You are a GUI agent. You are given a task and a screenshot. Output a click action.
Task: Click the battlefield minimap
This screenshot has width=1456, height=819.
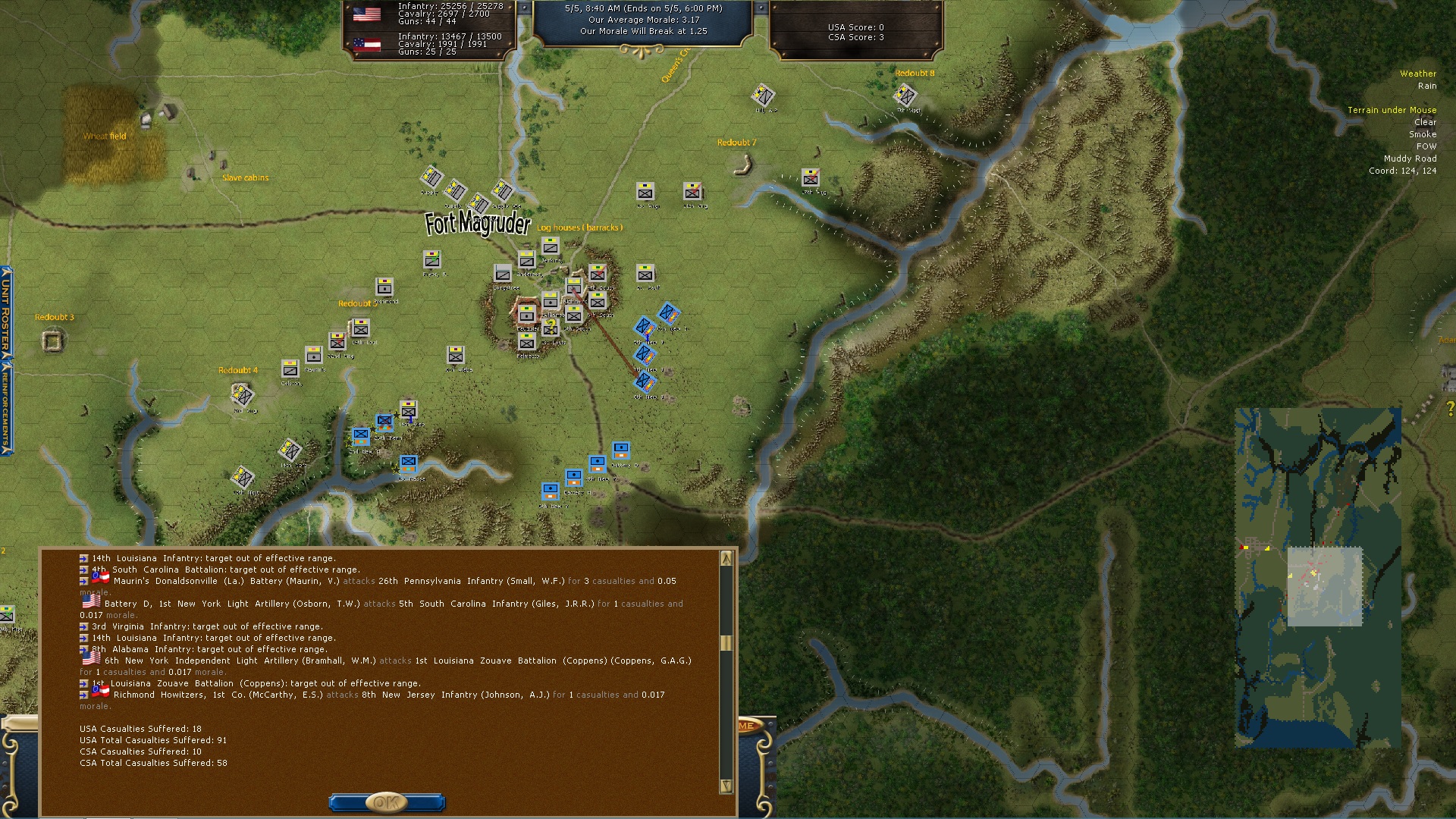(1317, 578)
